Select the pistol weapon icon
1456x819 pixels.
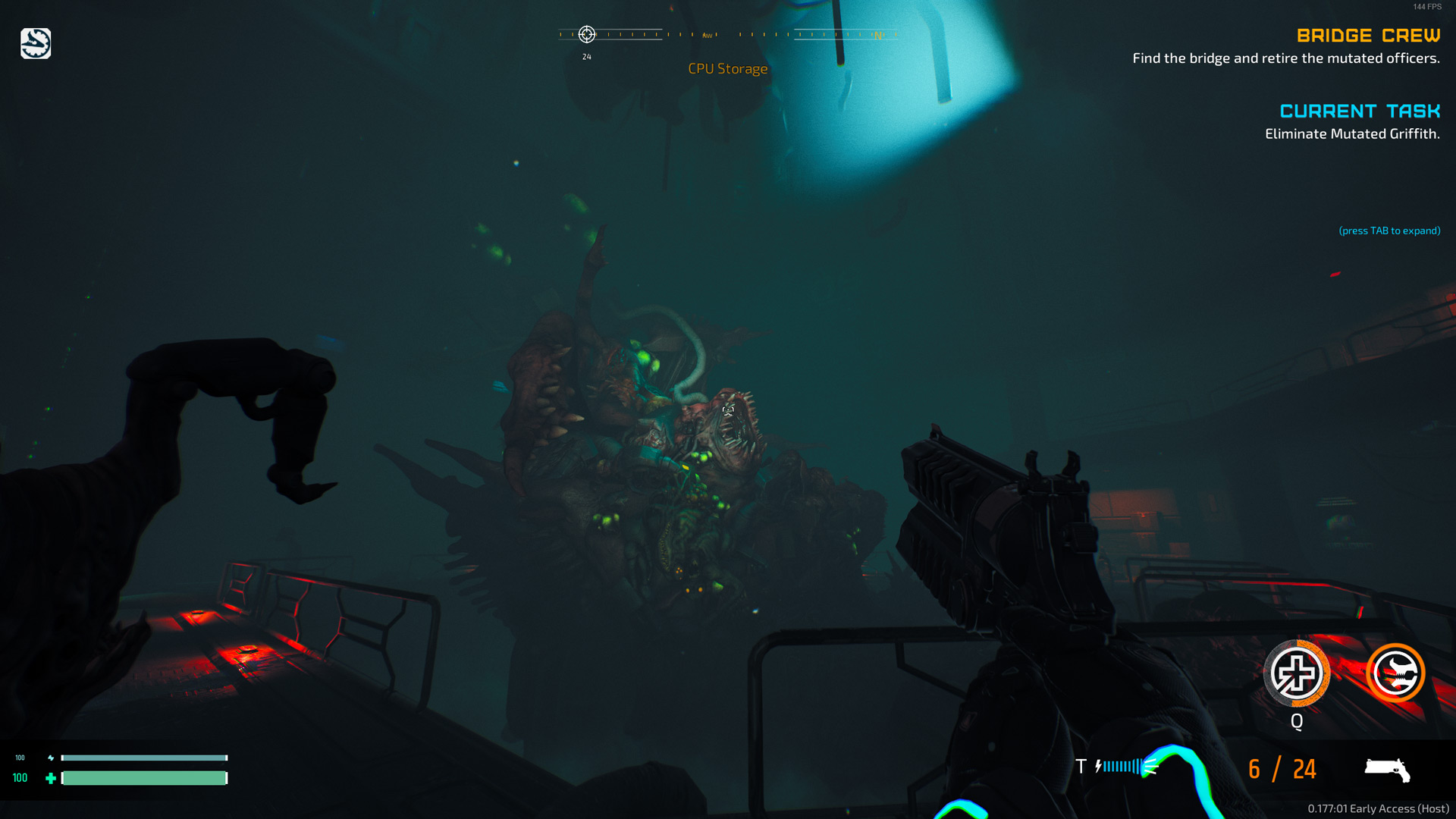(x=1387, y=769)
